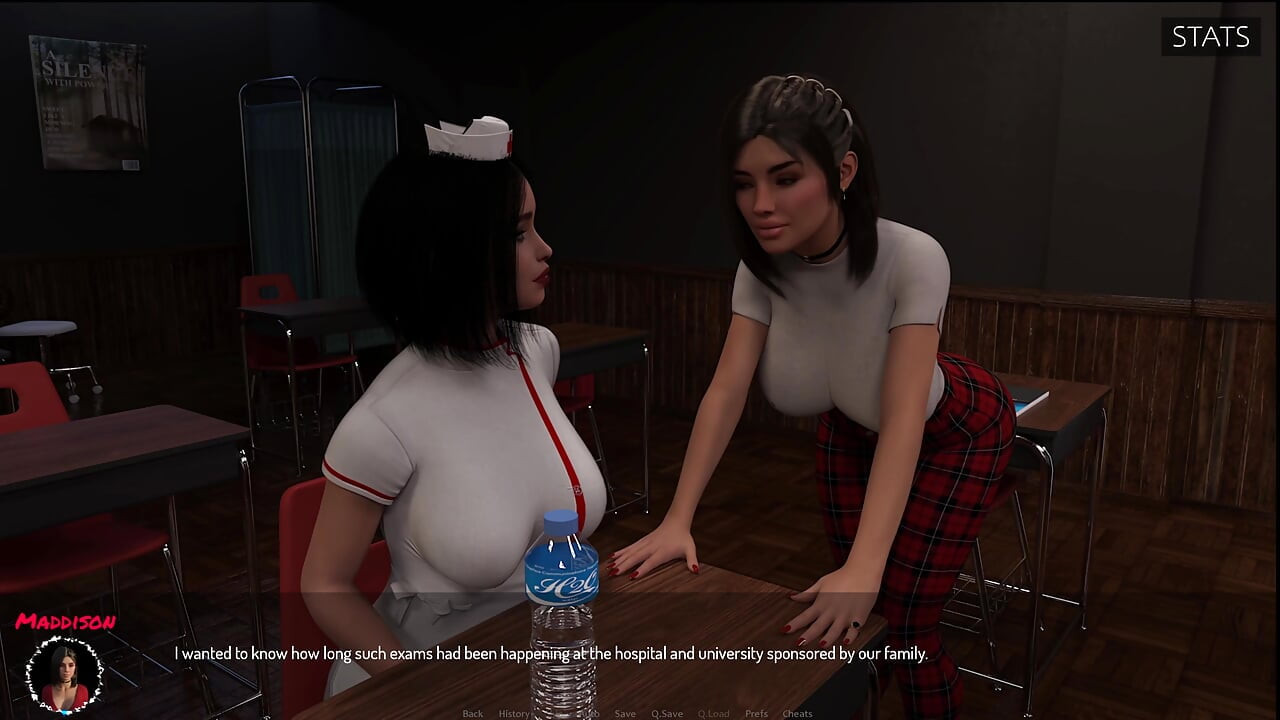Open the dialogue History
This screenshot has width=1280, height=720.
click(514, 713)
